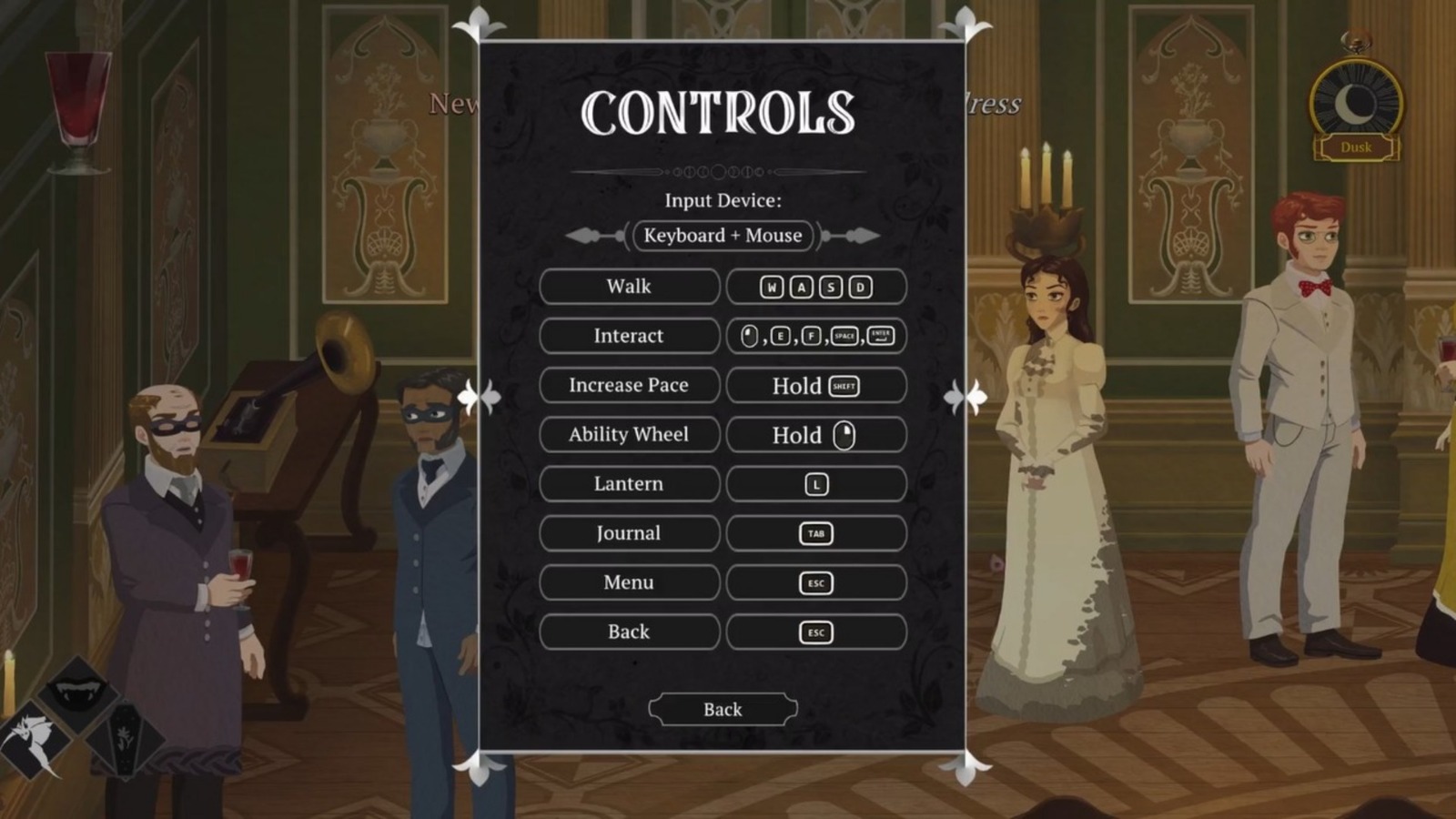The image size is (1456, 819).
Task: Click the ESC key icon beside Menu
Action: (x=815, y=582)
